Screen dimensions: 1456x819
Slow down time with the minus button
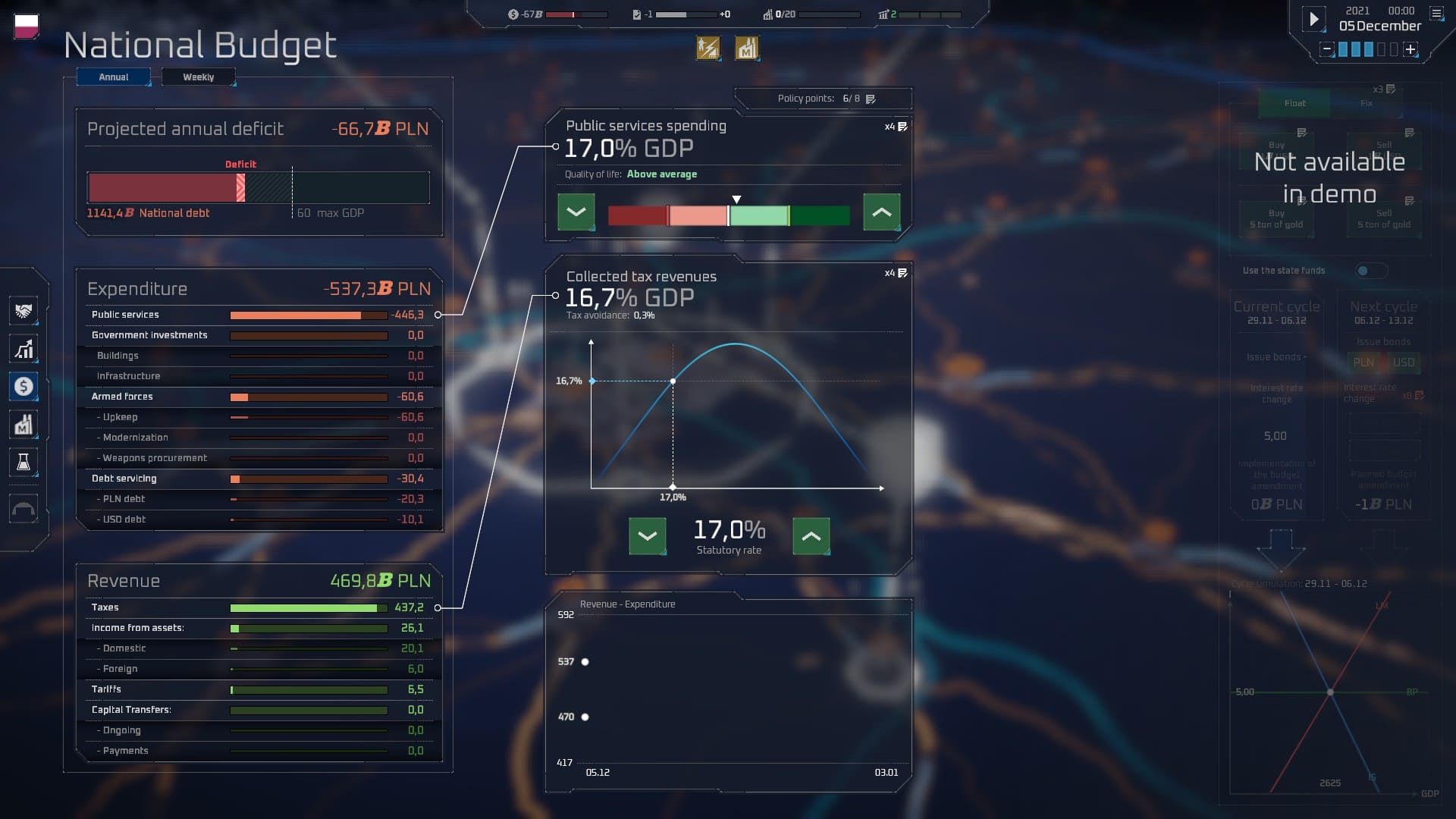click(x=1326, y=49)
